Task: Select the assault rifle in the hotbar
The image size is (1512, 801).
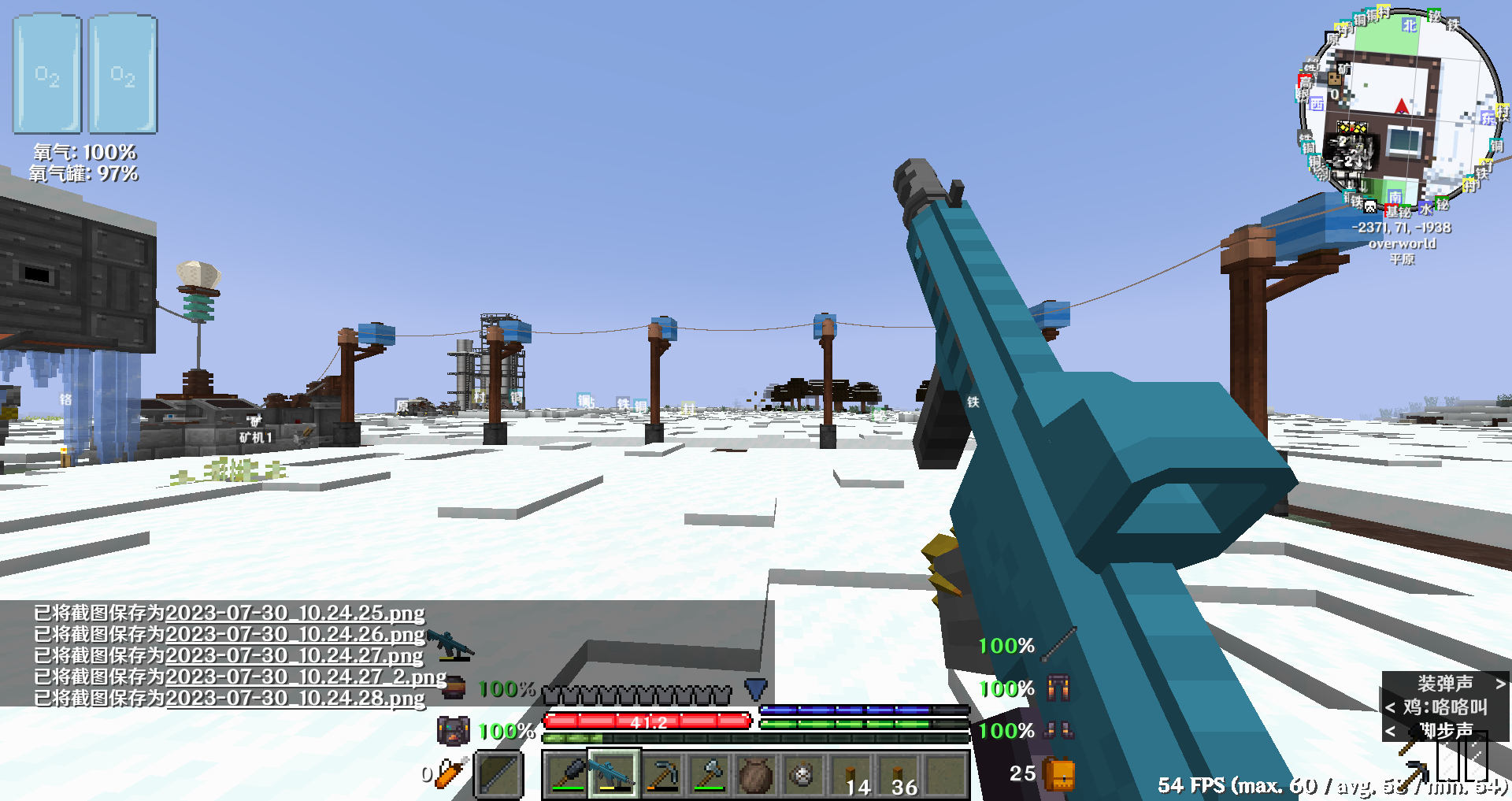Action: (x=613, y=773)
